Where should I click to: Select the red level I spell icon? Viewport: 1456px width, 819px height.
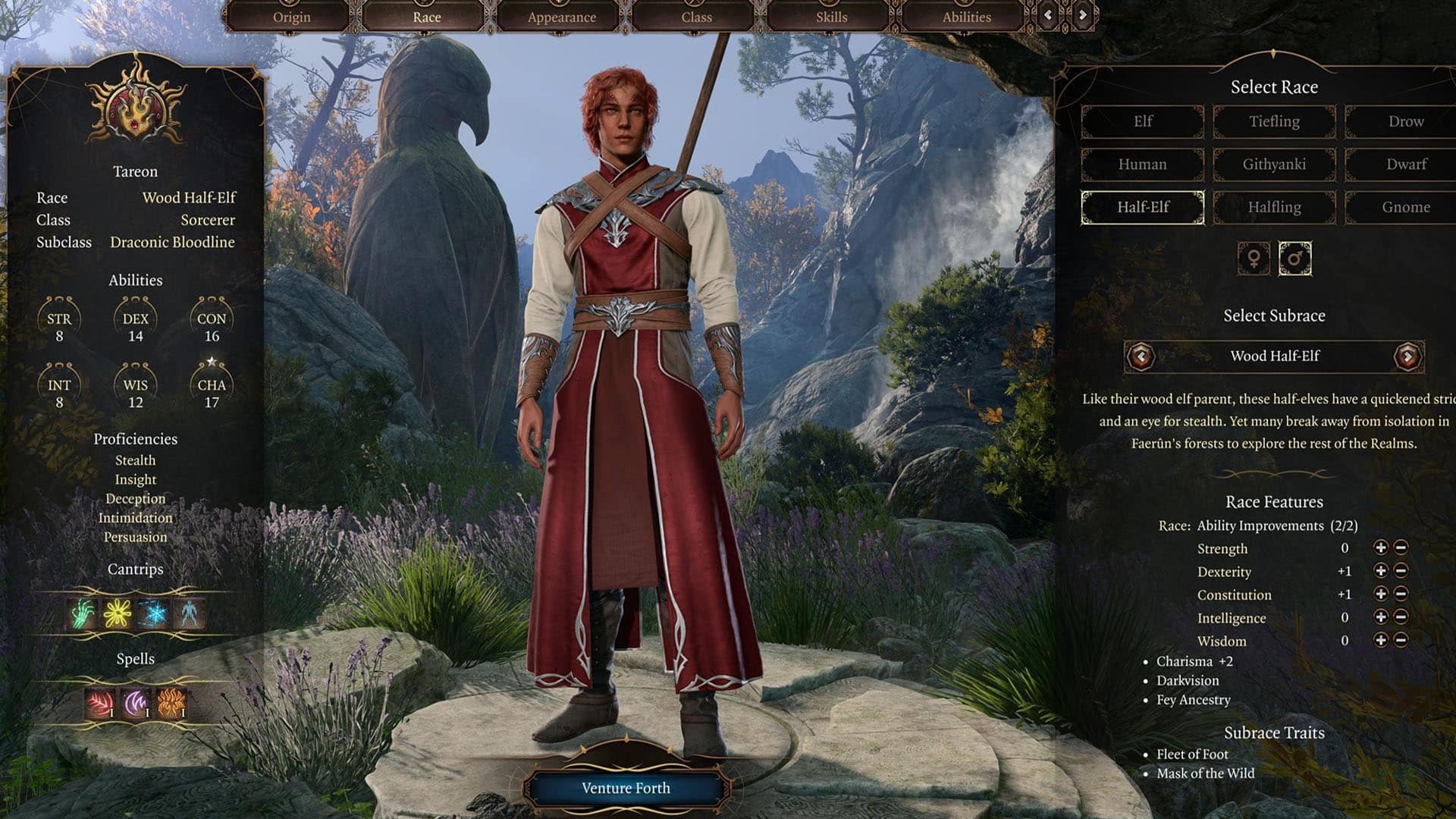click(99, 703)
